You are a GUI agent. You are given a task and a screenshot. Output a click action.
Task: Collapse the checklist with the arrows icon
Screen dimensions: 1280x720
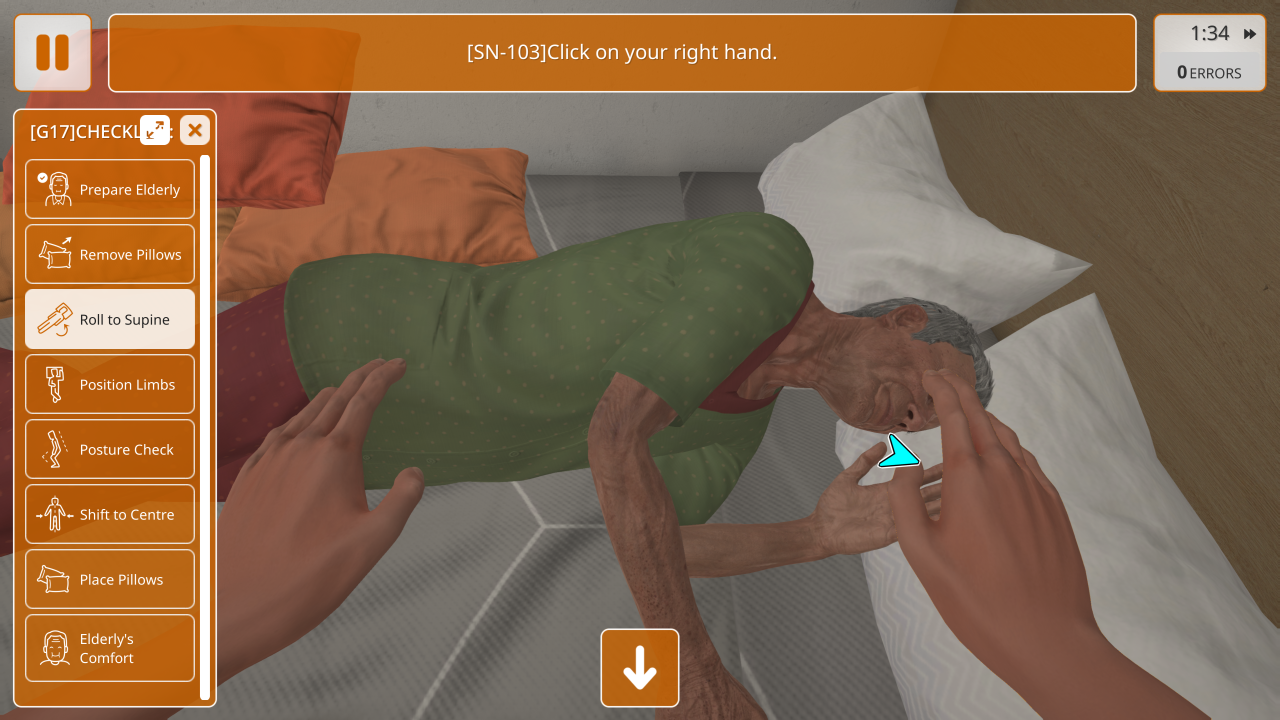pos(155,130)
